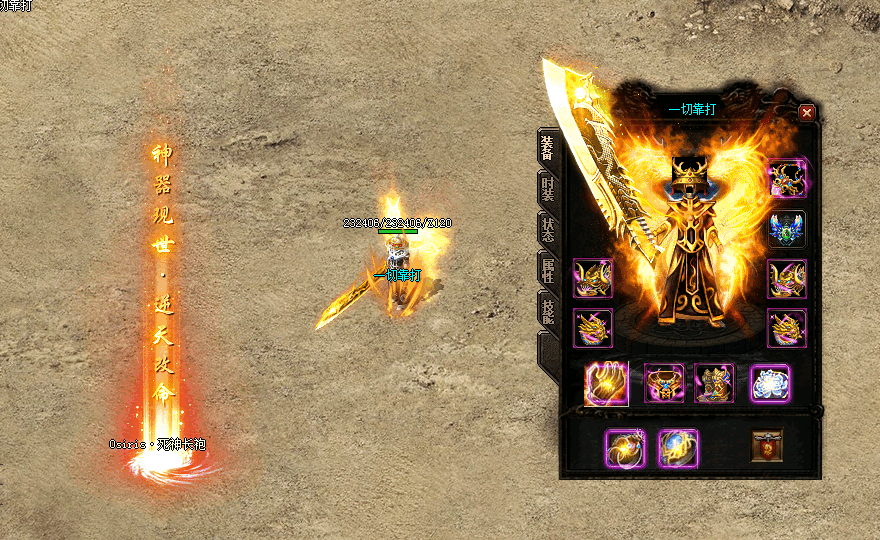880x540 pixels.
Task: Show the 状态 status tab
Action: tap(548, 229)
